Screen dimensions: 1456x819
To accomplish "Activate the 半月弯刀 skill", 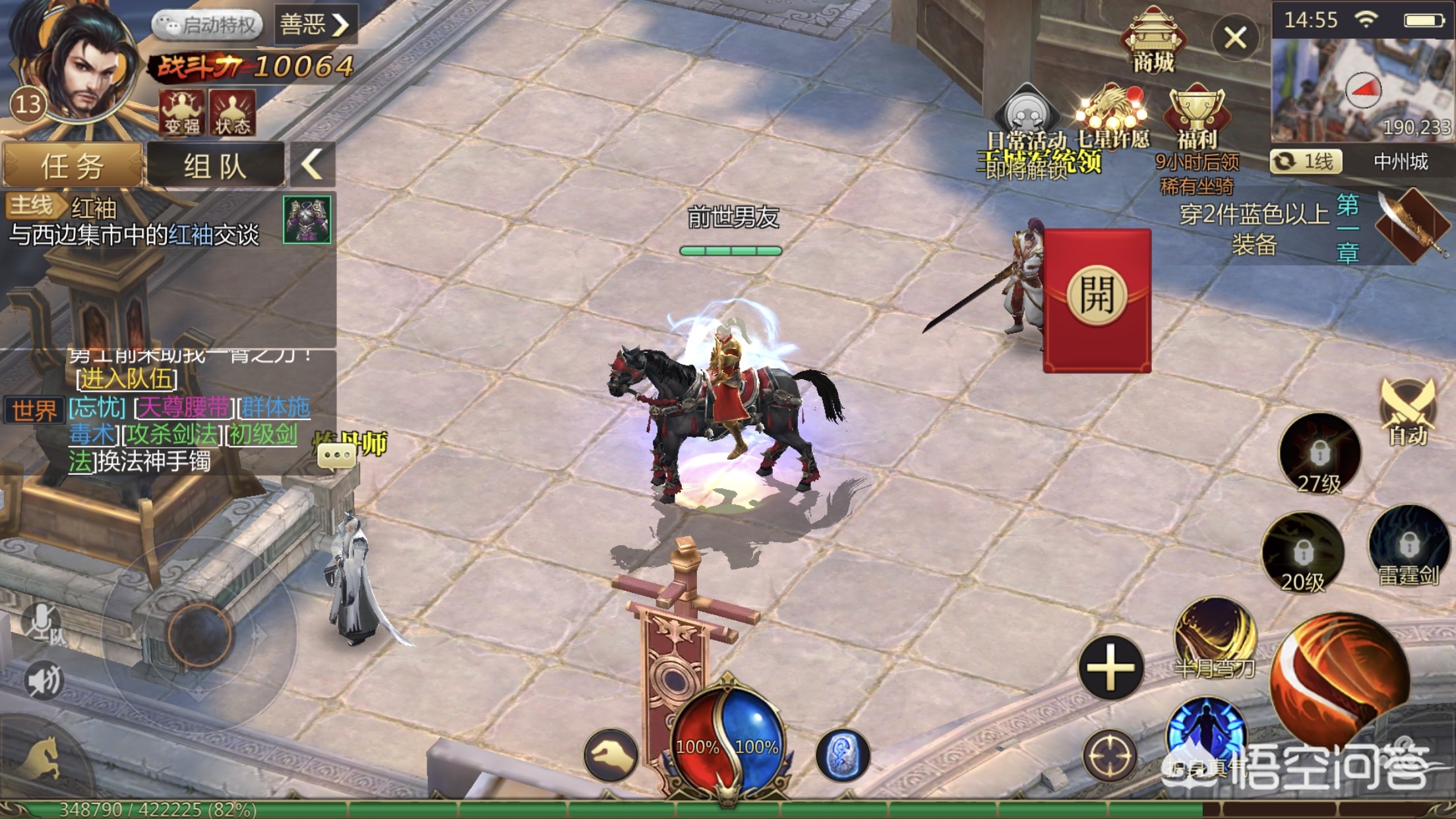I will 1215,636.
